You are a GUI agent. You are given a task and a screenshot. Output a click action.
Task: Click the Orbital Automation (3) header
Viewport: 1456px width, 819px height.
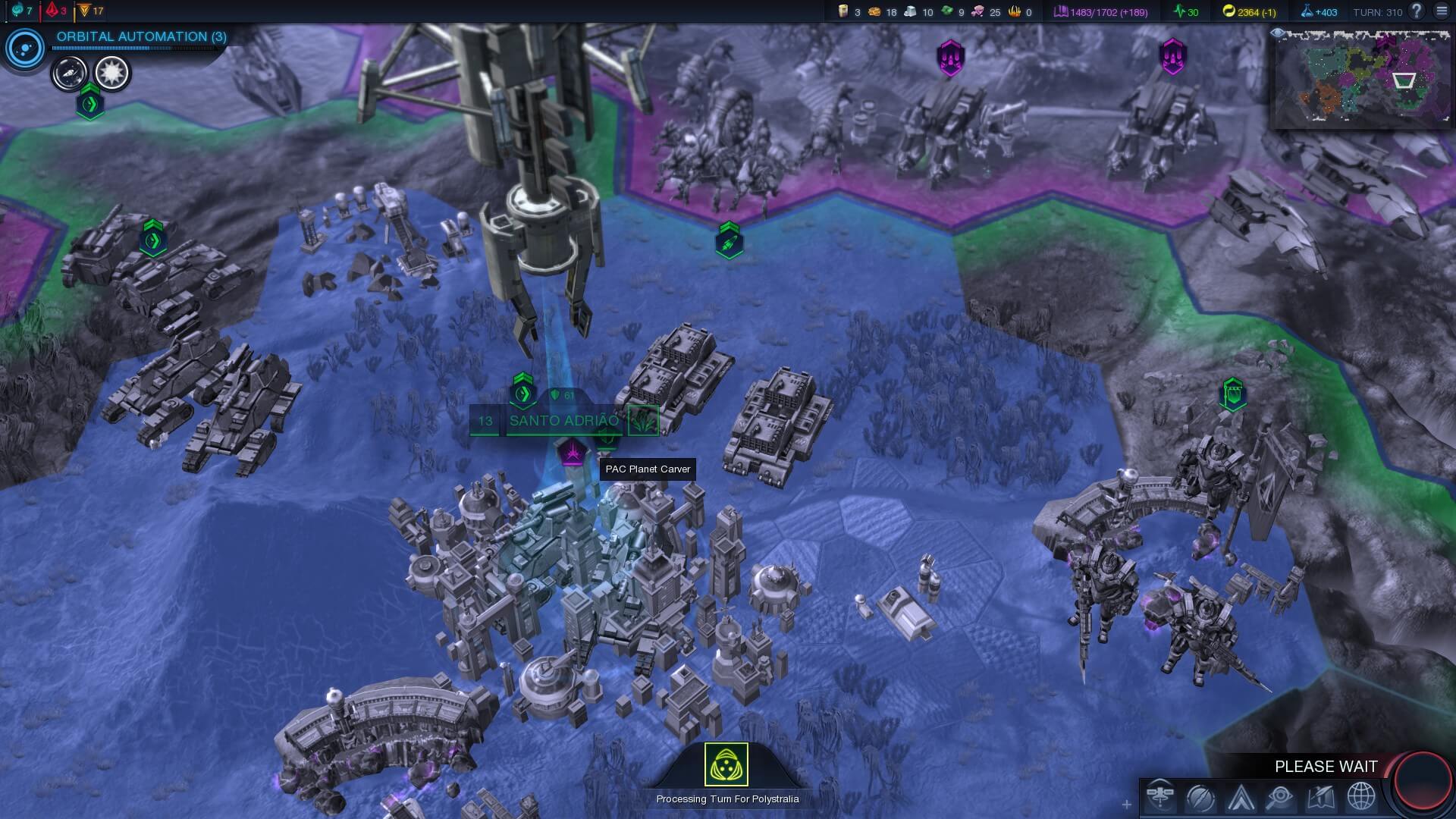coord(140,36)
